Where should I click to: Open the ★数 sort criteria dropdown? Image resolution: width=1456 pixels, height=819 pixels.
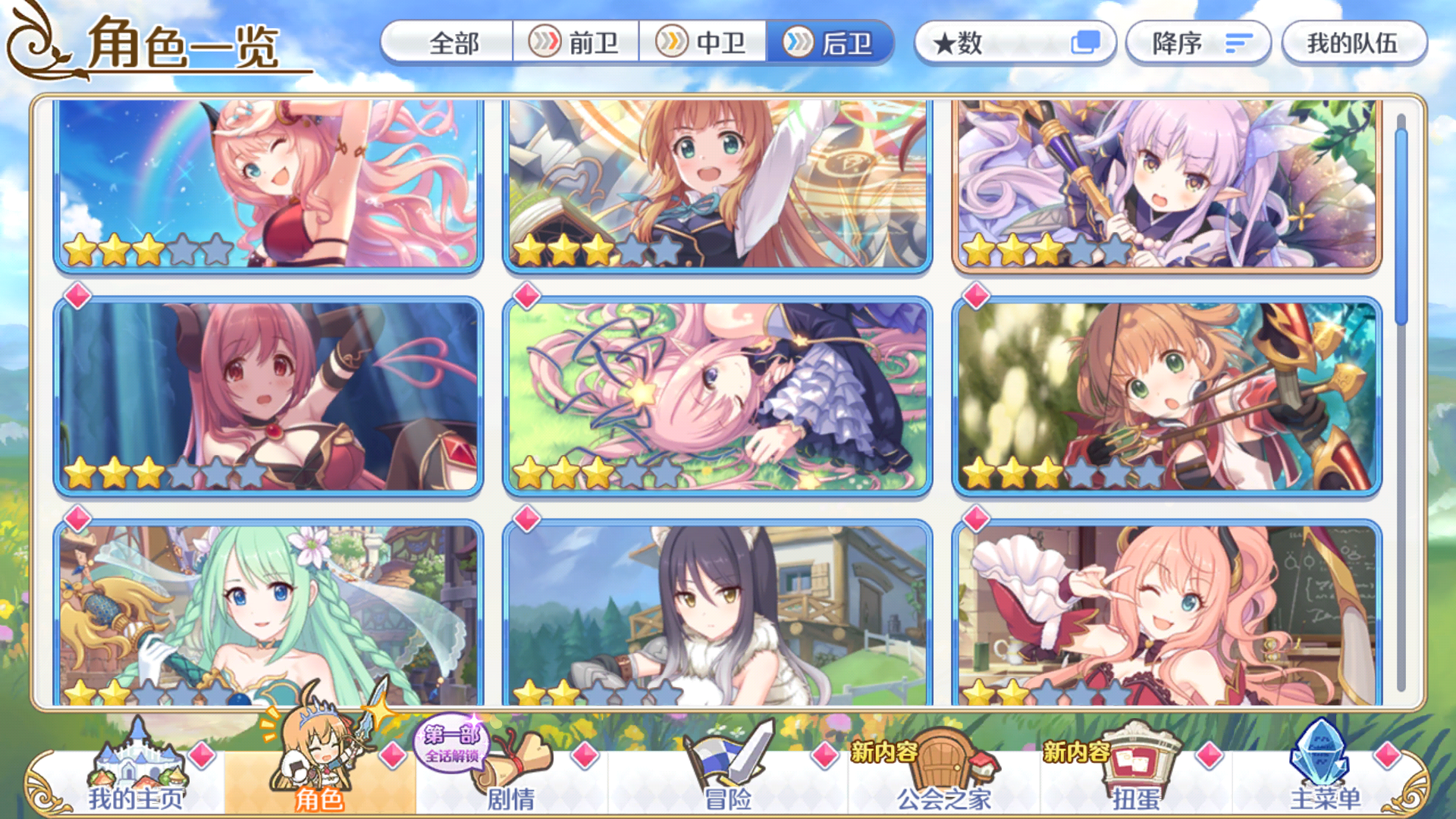coord(986,44)
